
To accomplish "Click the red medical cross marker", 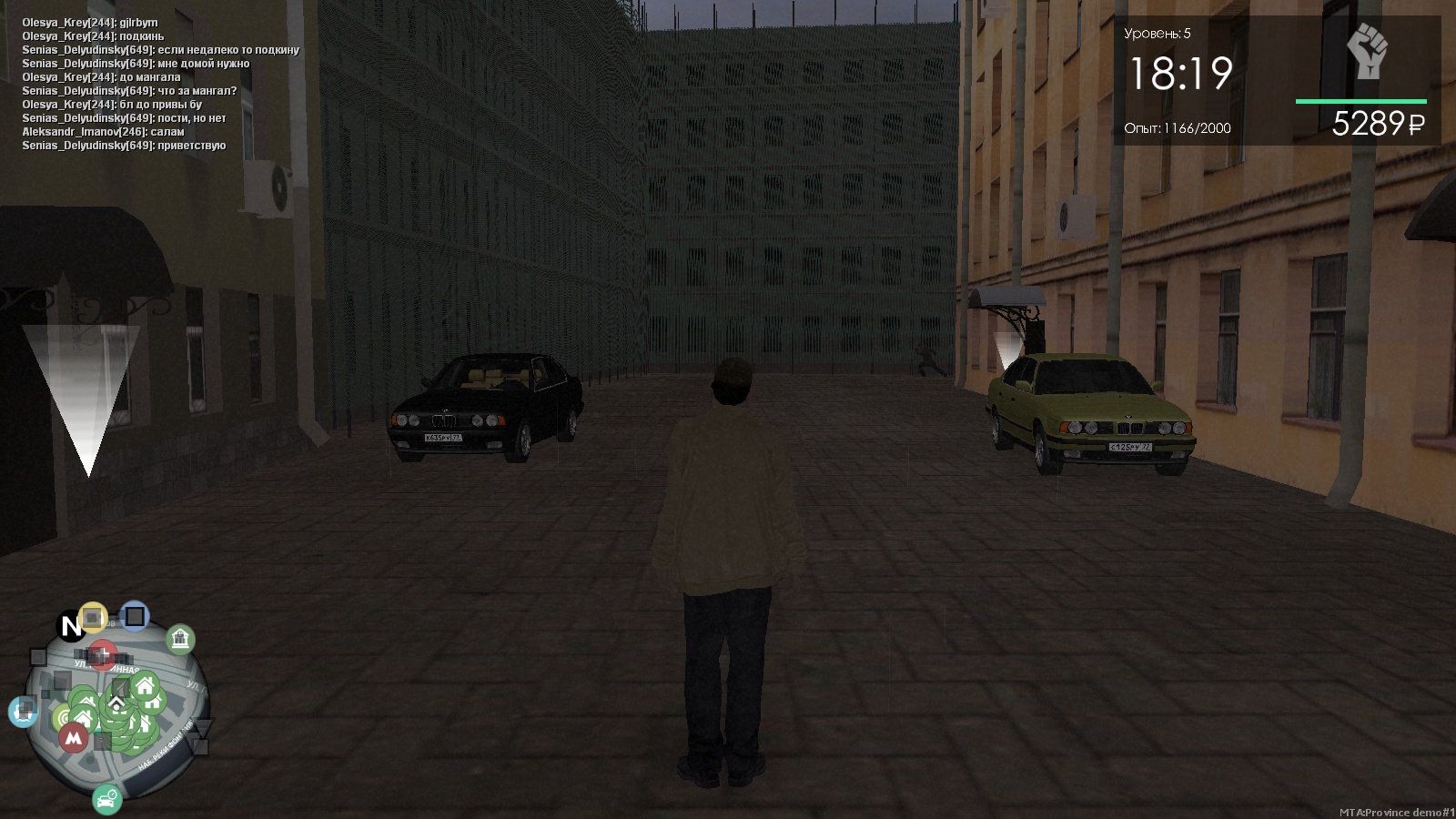I will (102, 653).
